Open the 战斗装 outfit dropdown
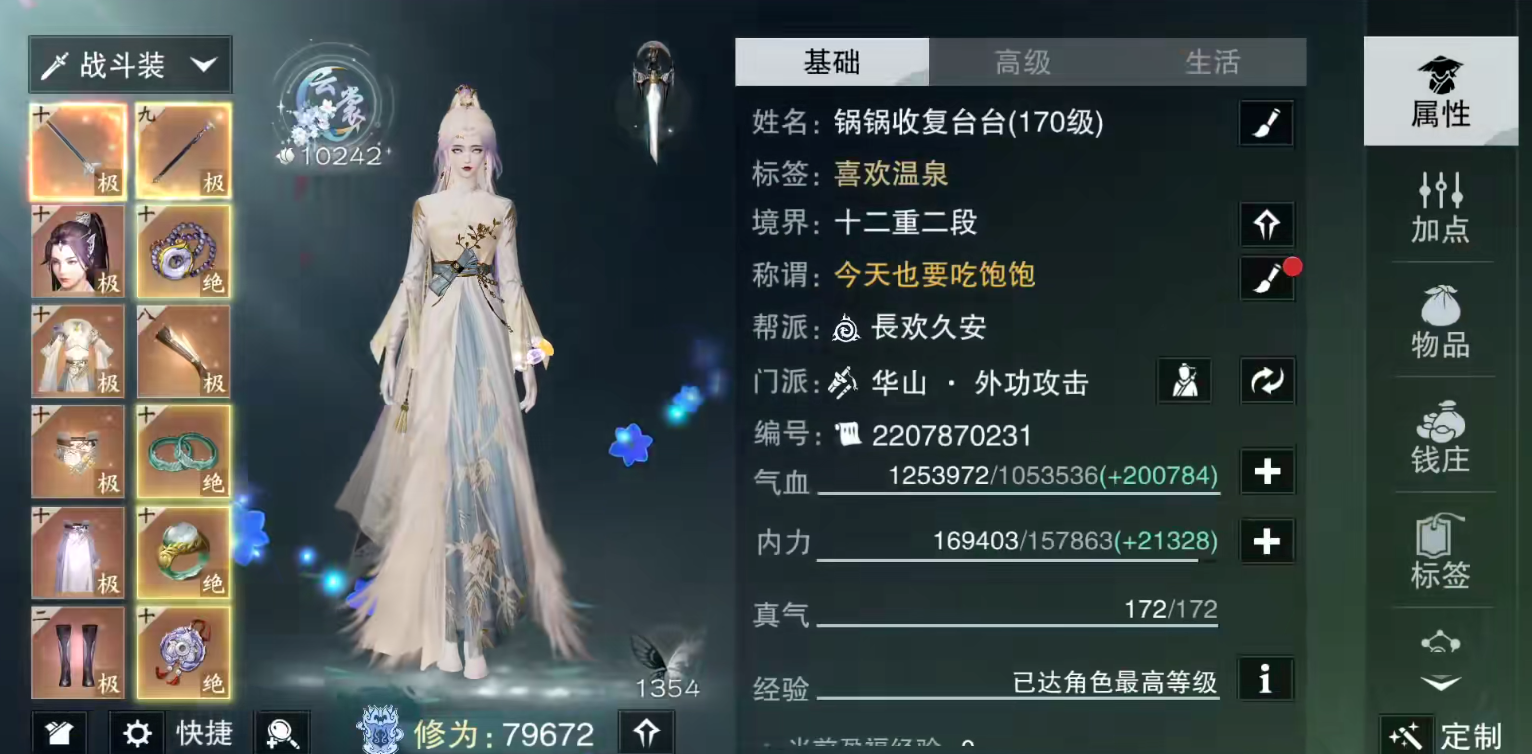Image resolution: width=1532 pixels, height=754 pixels. tap(130, 64)
